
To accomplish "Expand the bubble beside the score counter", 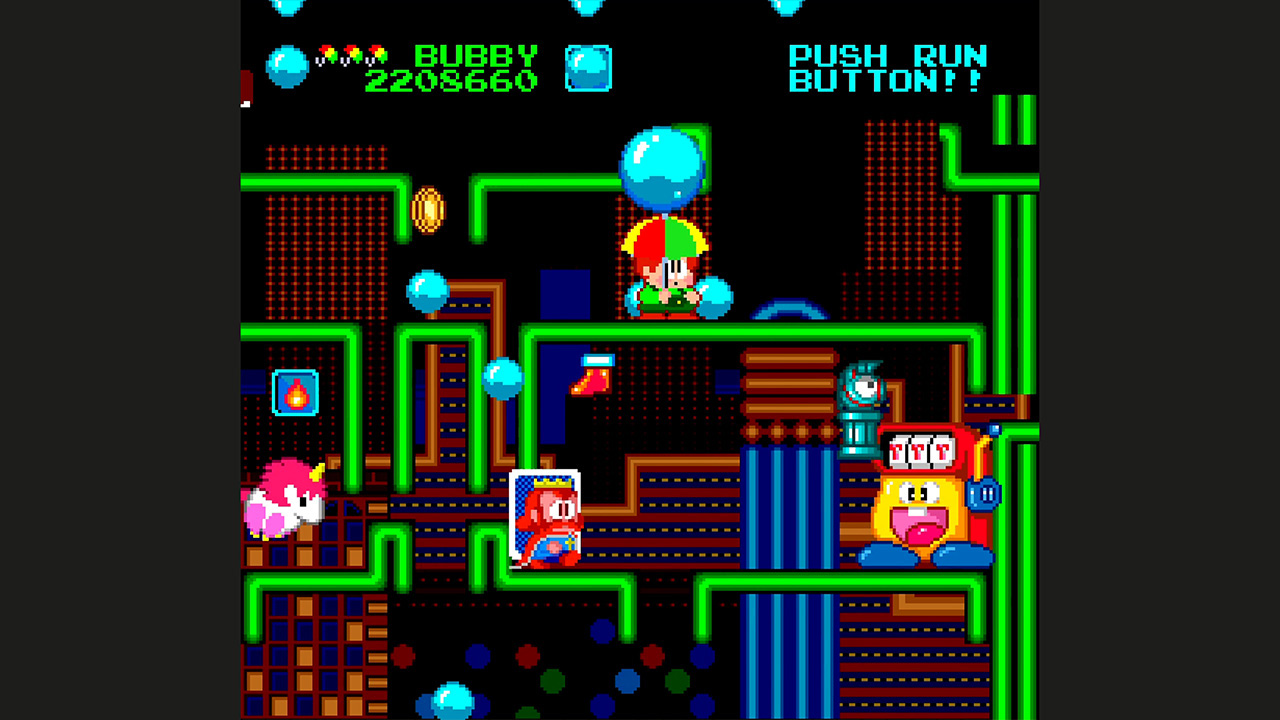I will [589, 66].
